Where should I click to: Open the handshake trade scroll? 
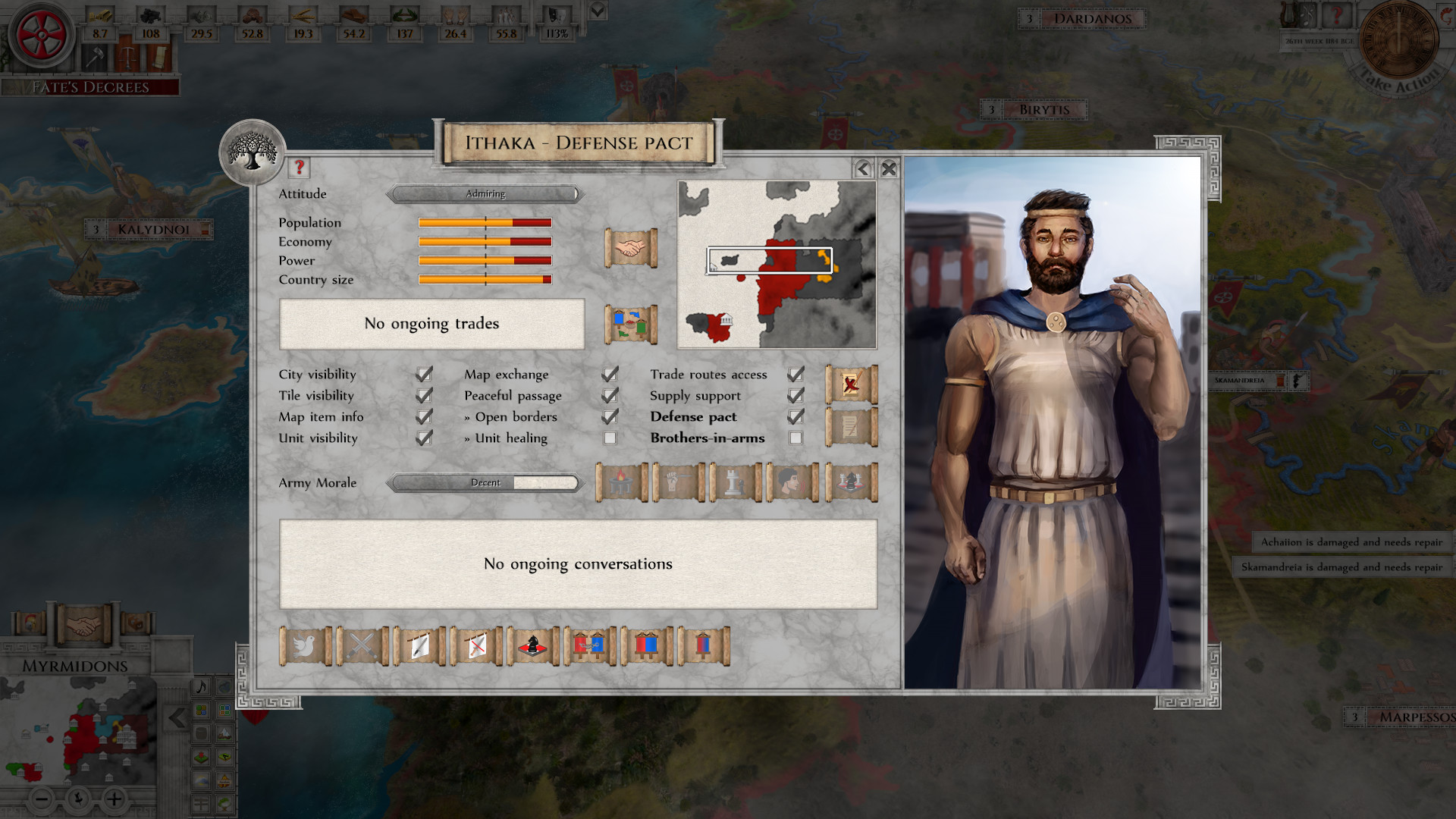click(x=632, y=248)
